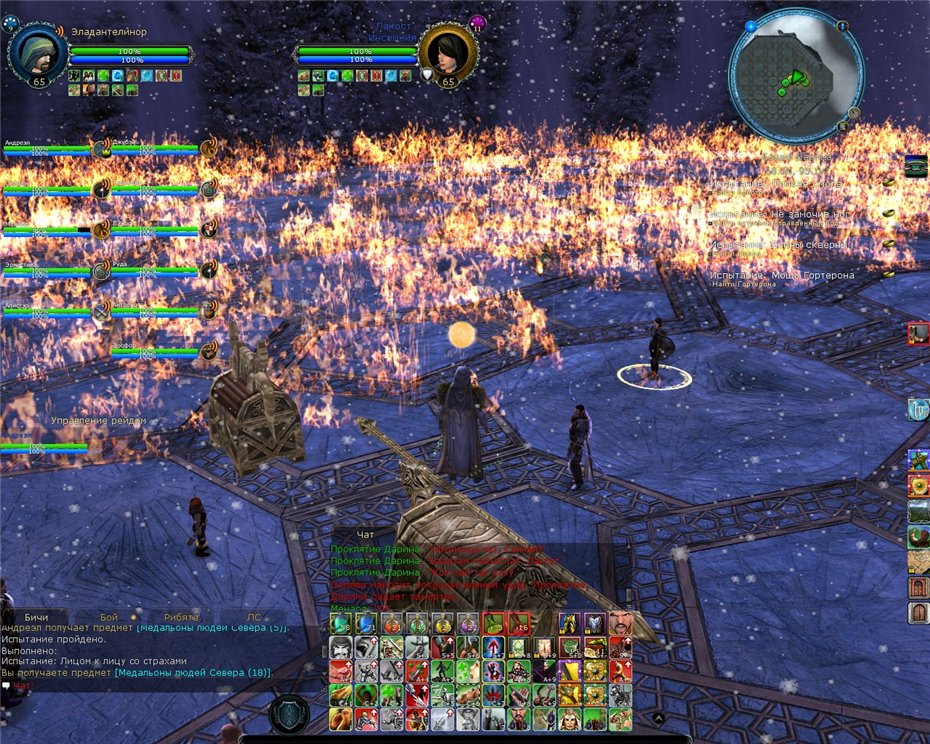Open the quest tracker entry Мощь Гортерона
This screenshot has height=744, width=930.
pos(776,274)
